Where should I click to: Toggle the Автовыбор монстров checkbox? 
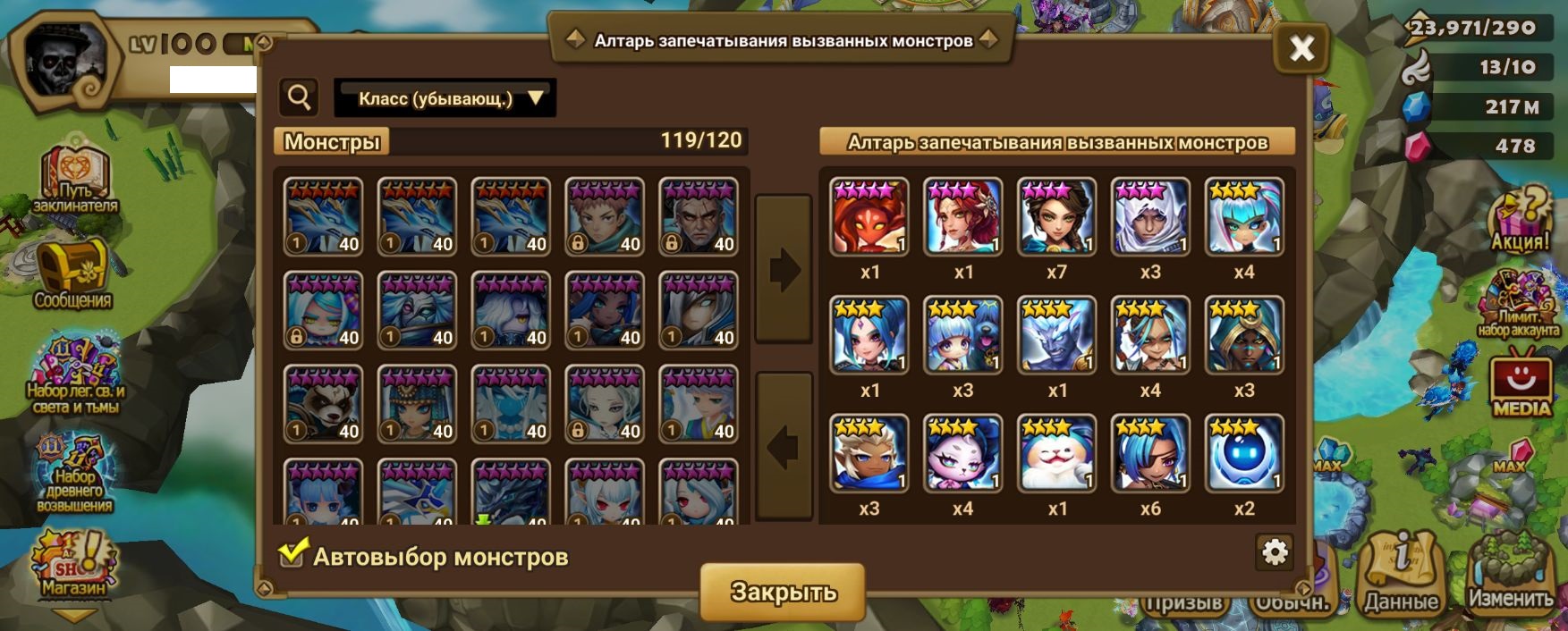click(x=292, y=555)
